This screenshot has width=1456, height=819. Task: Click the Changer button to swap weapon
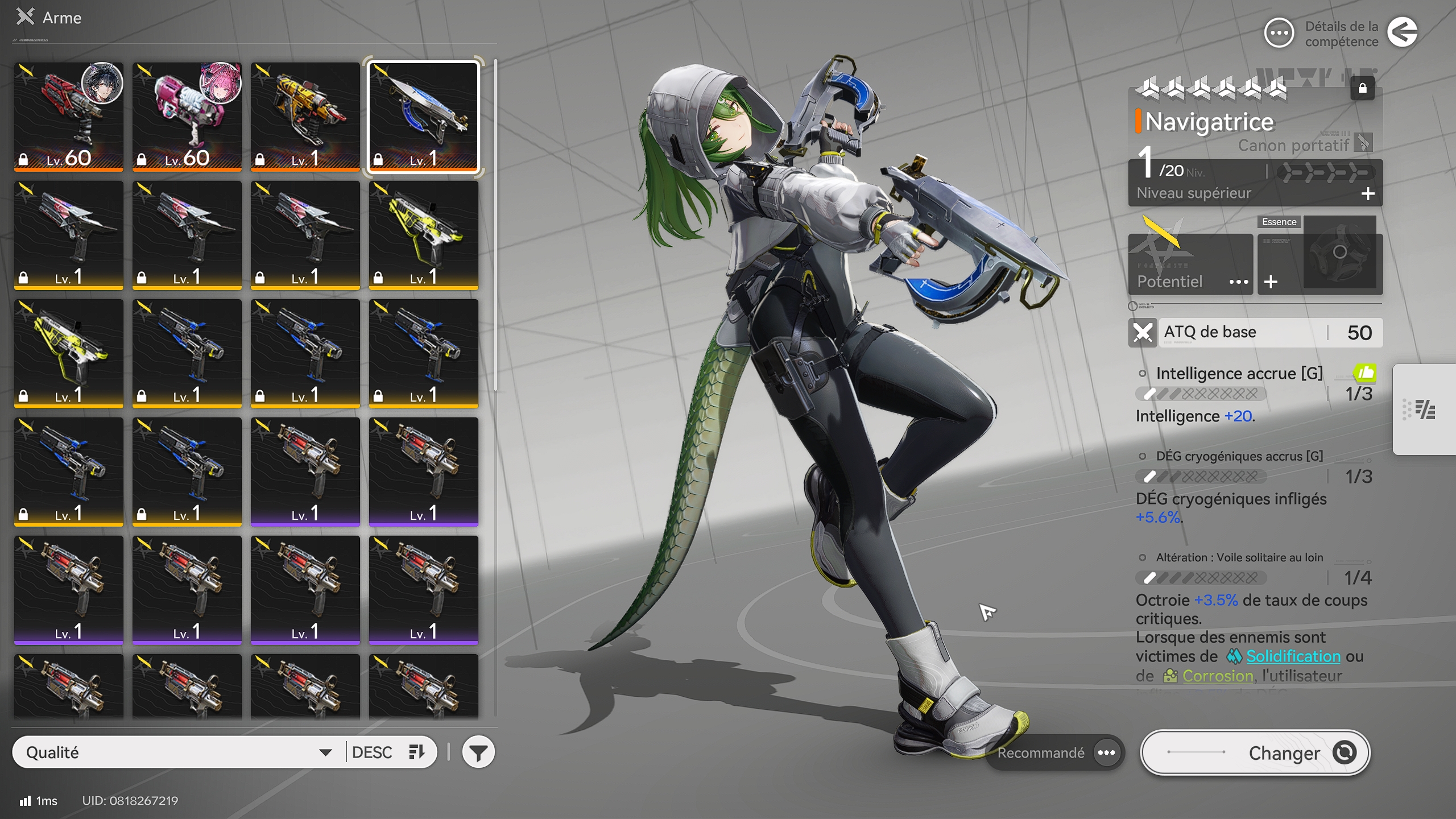[x=1255, y=752]
